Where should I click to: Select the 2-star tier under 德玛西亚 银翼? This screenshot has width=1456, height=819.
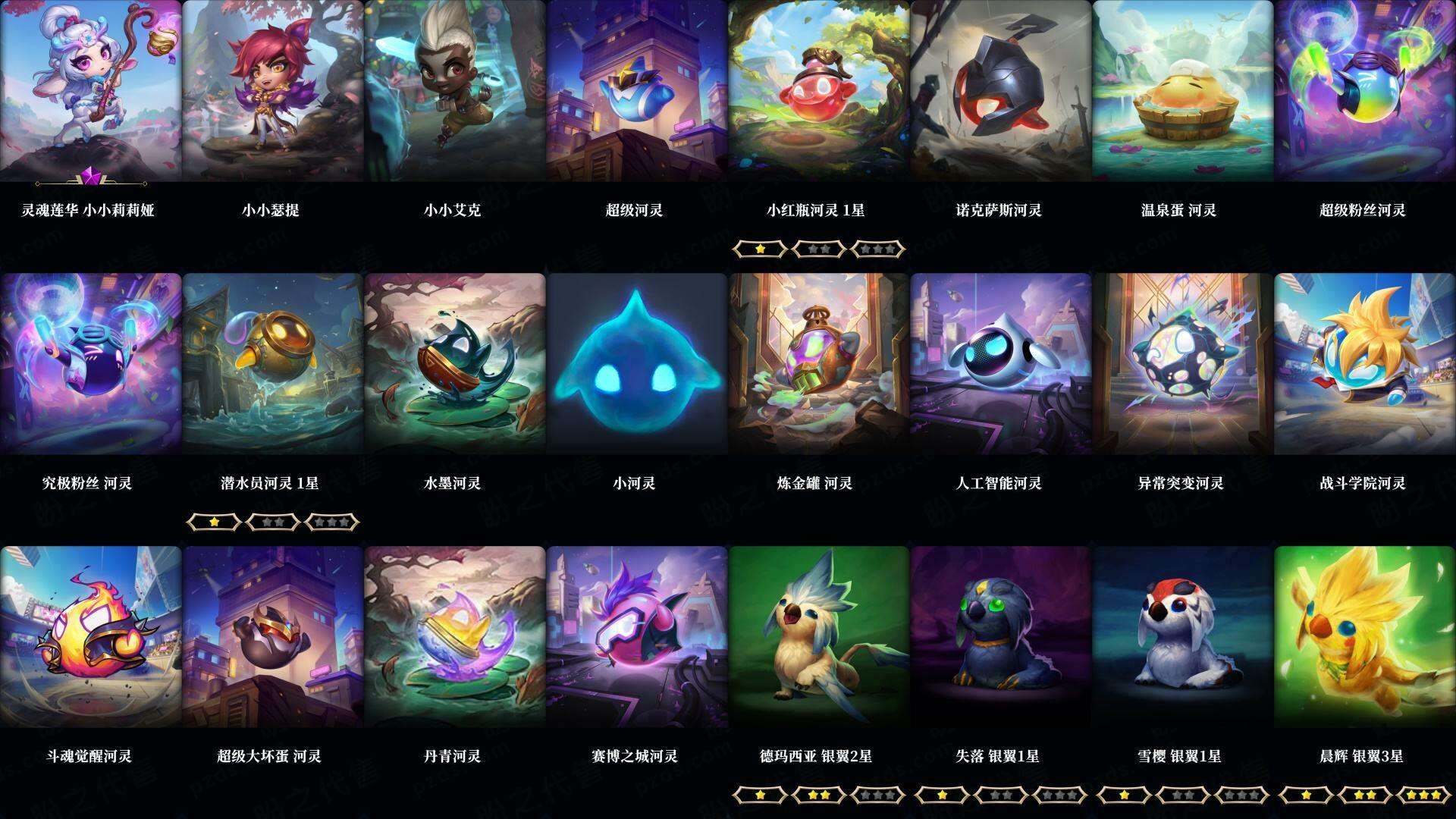coord(818,790)
